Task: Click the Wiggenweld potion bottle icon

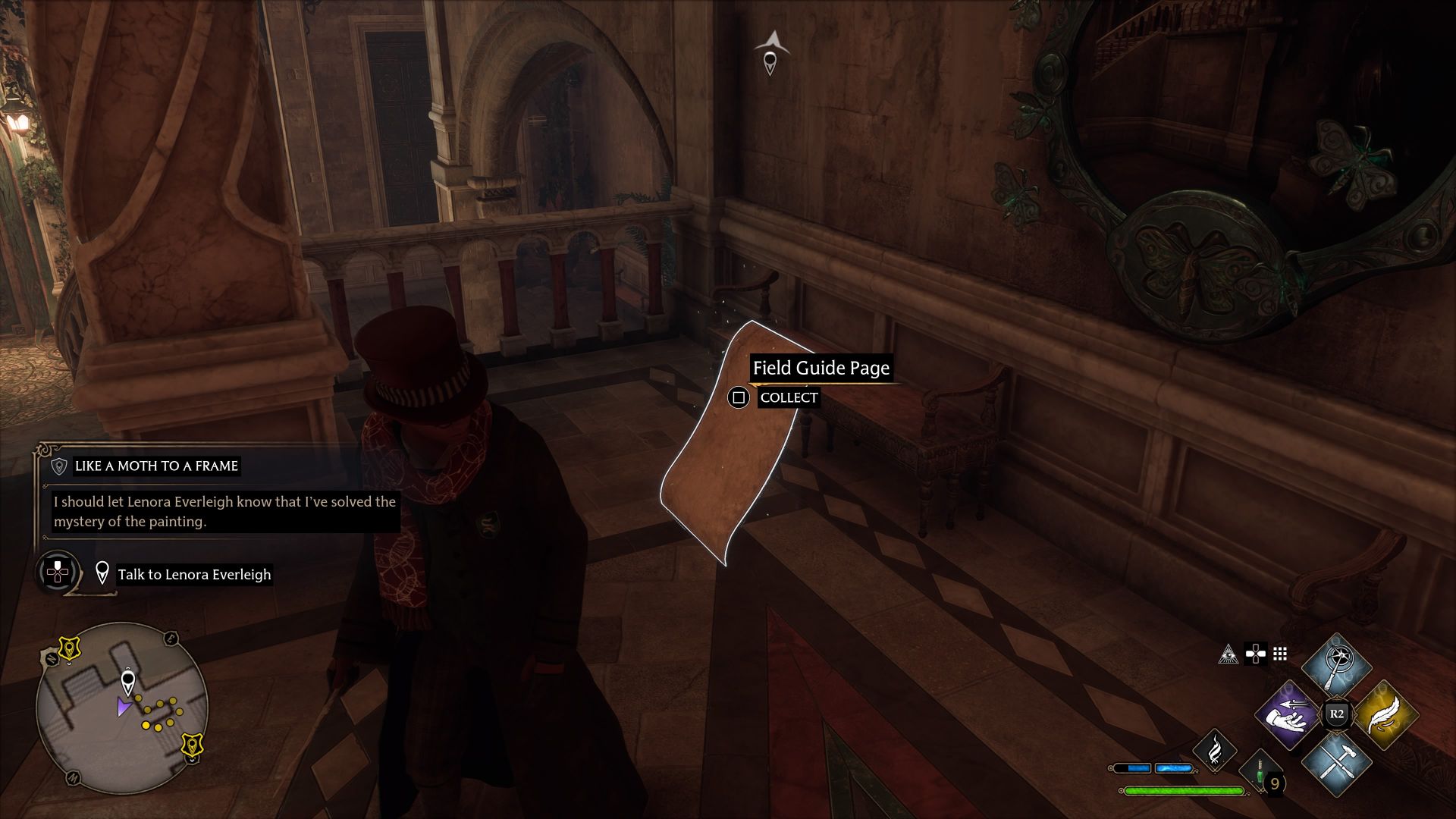Action: click(1259, 773)
